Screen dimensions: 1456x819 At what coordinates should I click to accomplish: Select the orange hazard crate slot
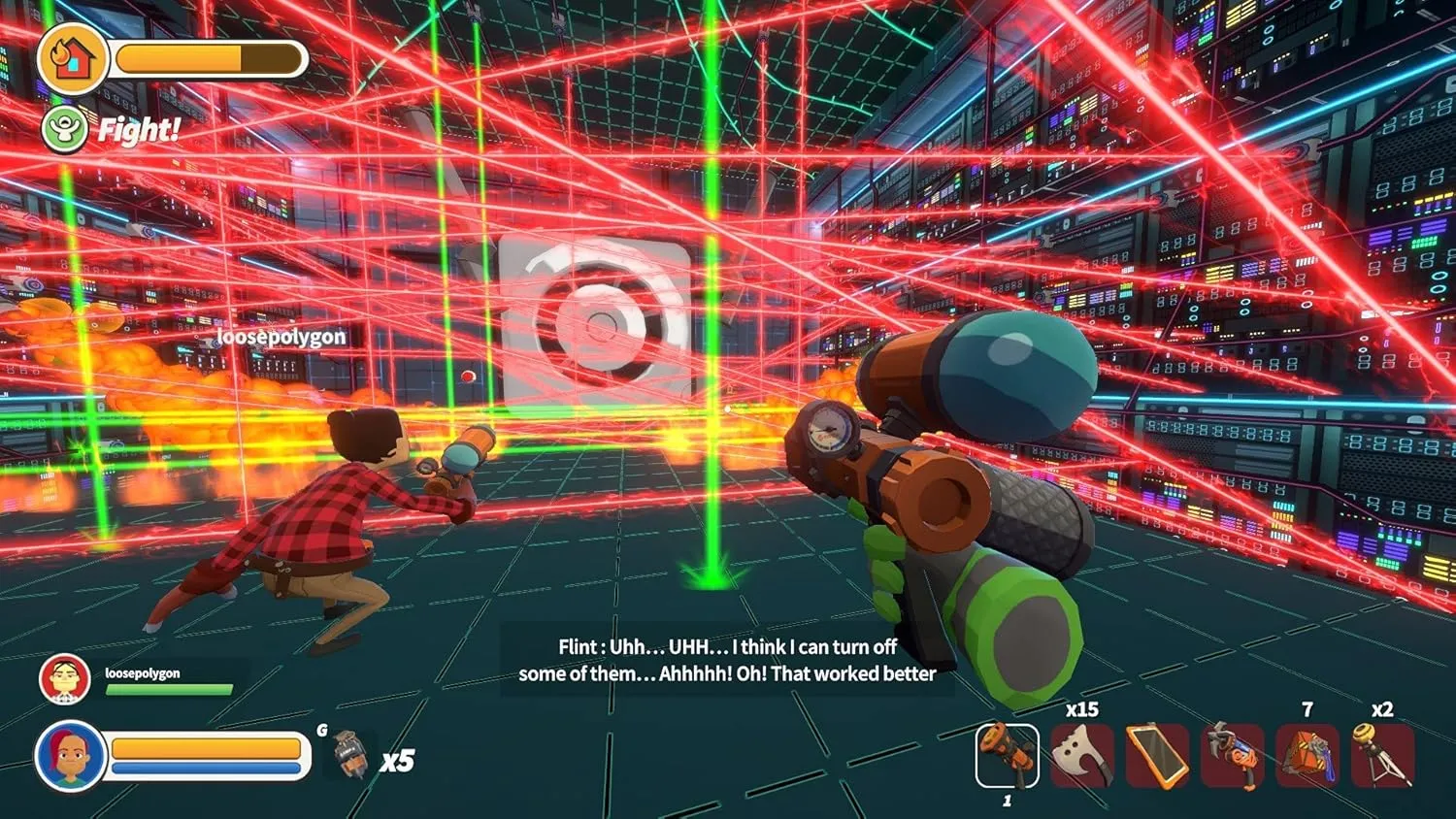point(1307,755)
